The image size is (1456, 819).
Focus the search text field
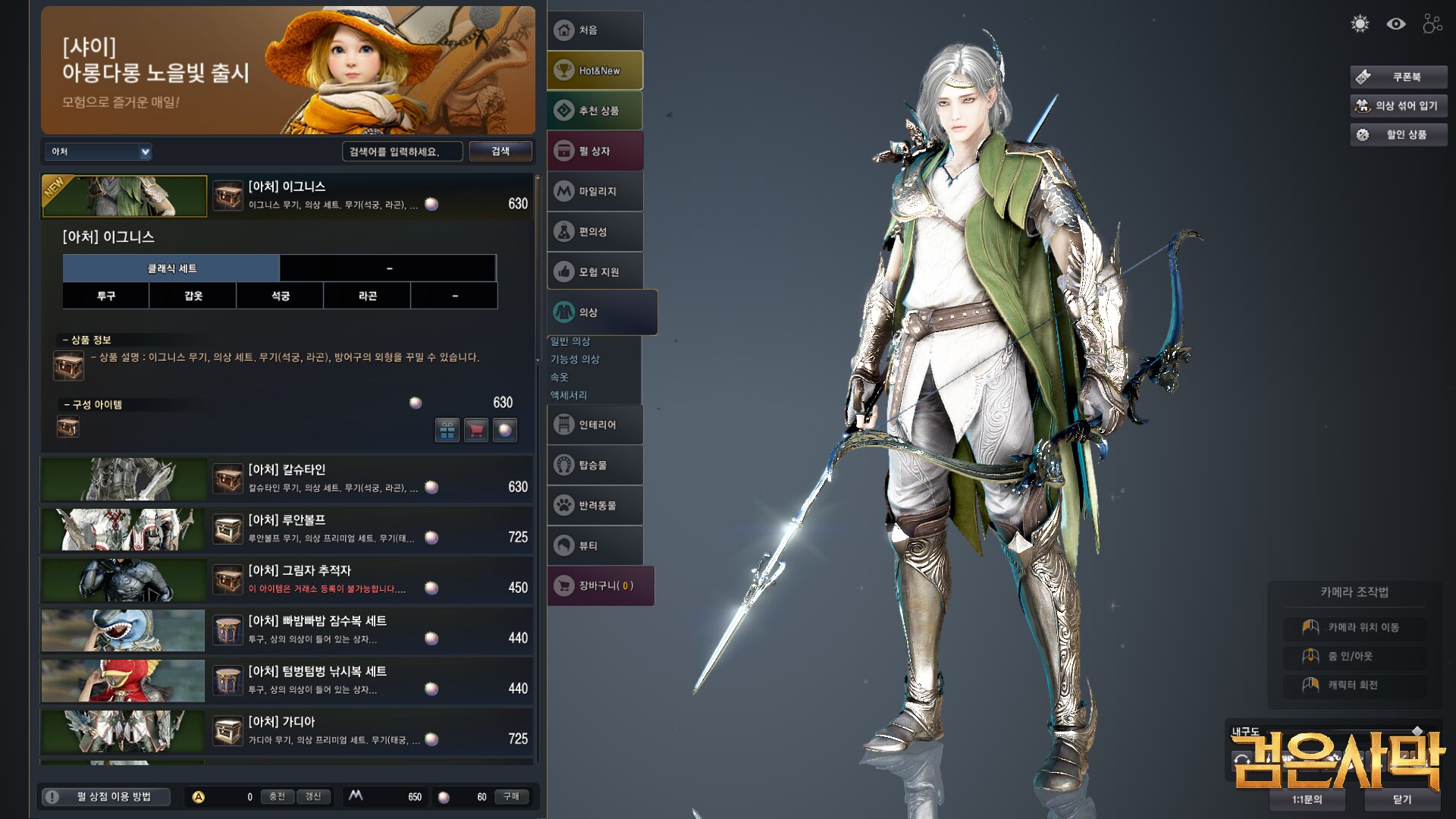[402, 152]
